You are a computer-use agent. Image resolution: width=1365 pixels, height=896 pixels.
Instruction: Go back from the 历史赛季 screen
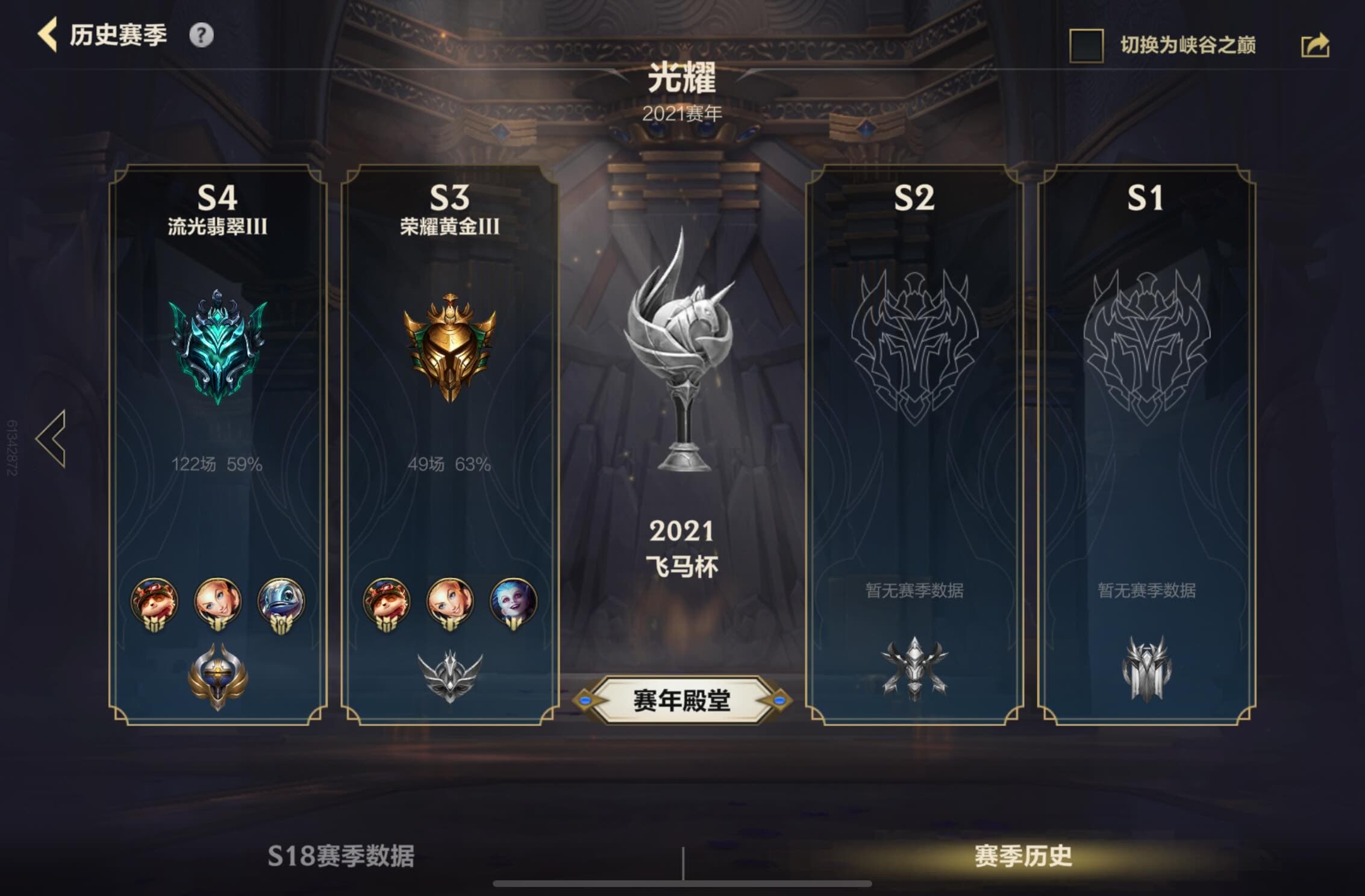pyautogui.click(x=48, y=35)
